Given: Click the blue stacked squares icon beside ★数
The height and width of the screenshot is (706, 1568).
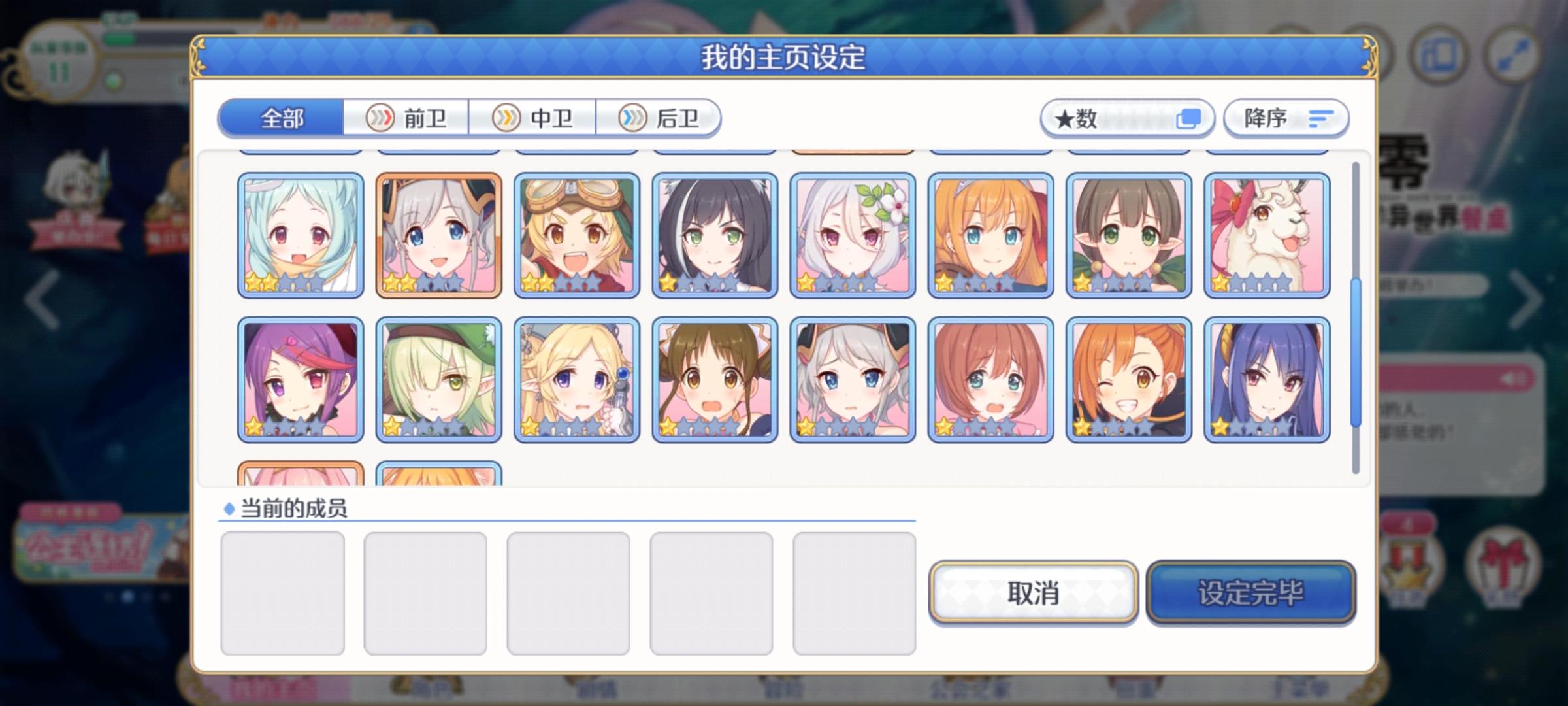Looking at the screenshot, I should pyautogui.click(x=1190, y=118).
